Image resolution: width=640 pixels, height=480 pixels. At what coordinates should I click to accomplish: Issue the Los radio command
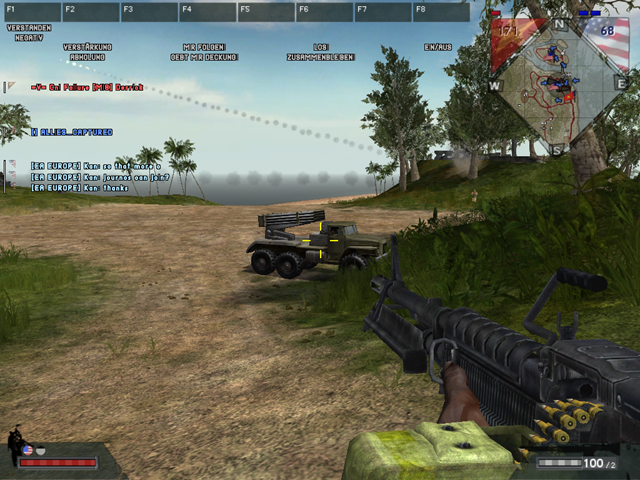[x=320, y=47]
